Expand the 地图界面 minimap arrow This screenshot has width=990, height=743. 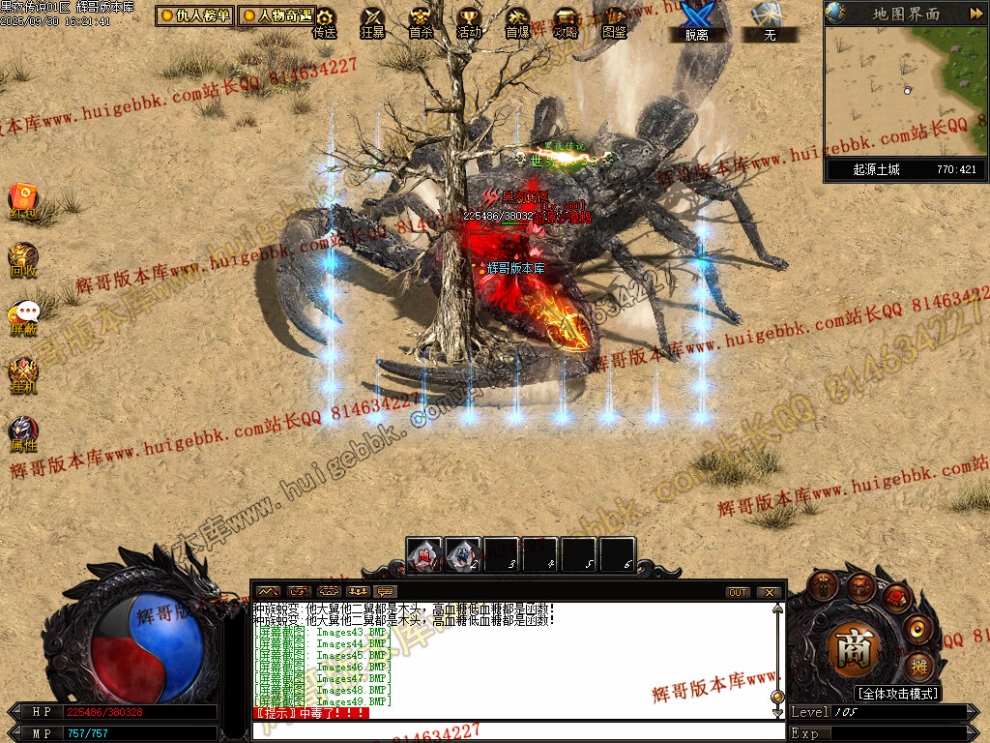(x=976, y=14)
